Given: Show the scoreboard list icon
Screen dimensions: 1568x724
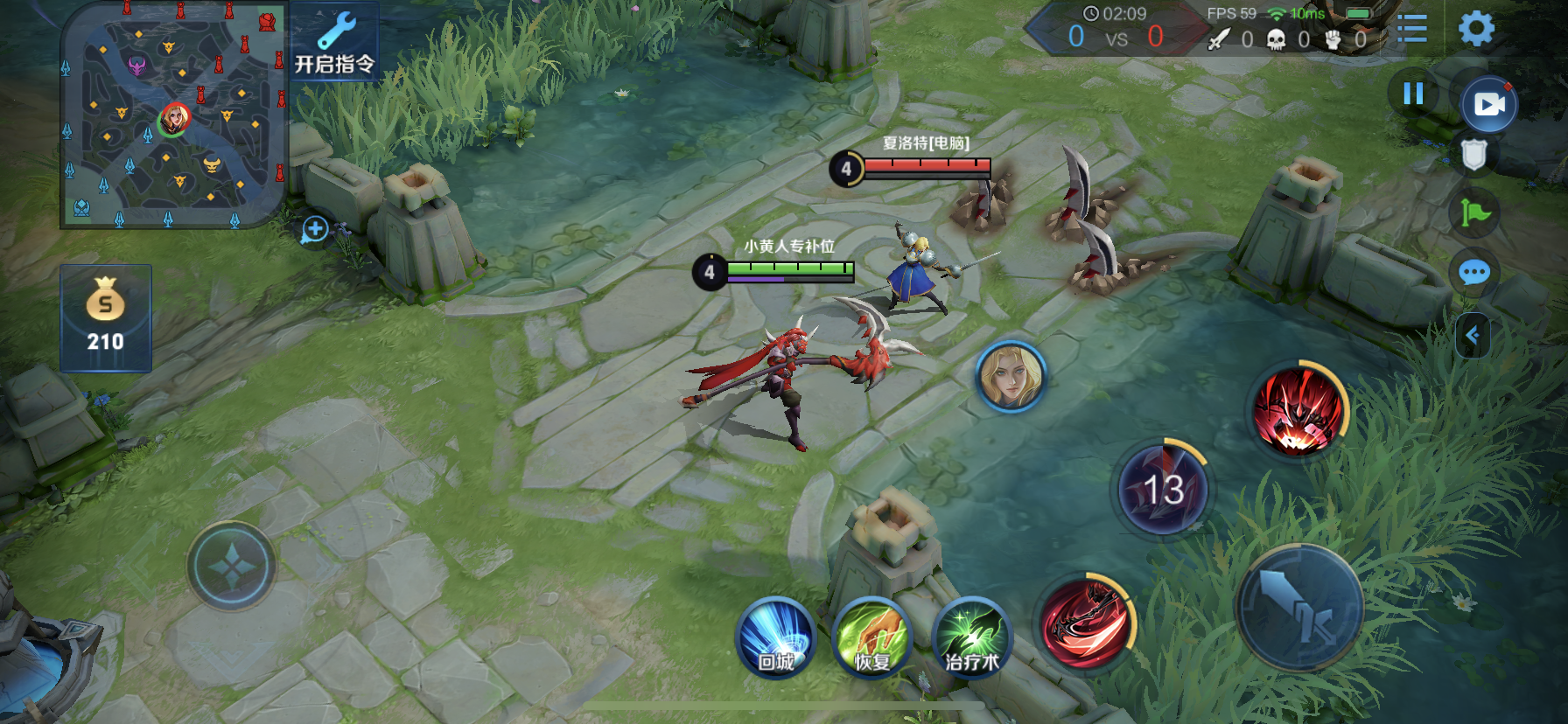Looking at the screenshot, I should click(x=1411, y=29).
